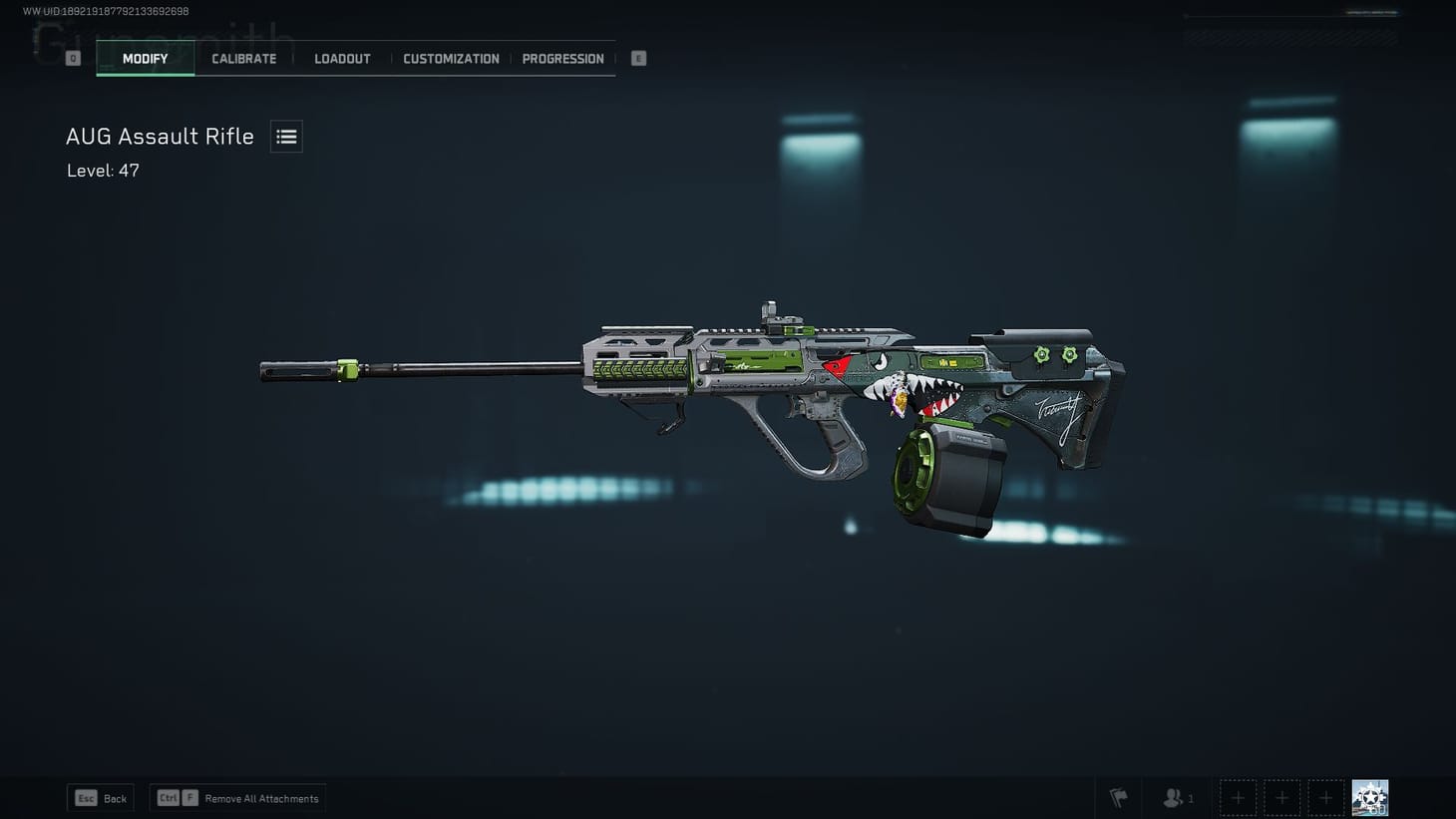Select the middle empty plus slot
The width and height of the screenshot is (1456, 819).
(1281, 797)
